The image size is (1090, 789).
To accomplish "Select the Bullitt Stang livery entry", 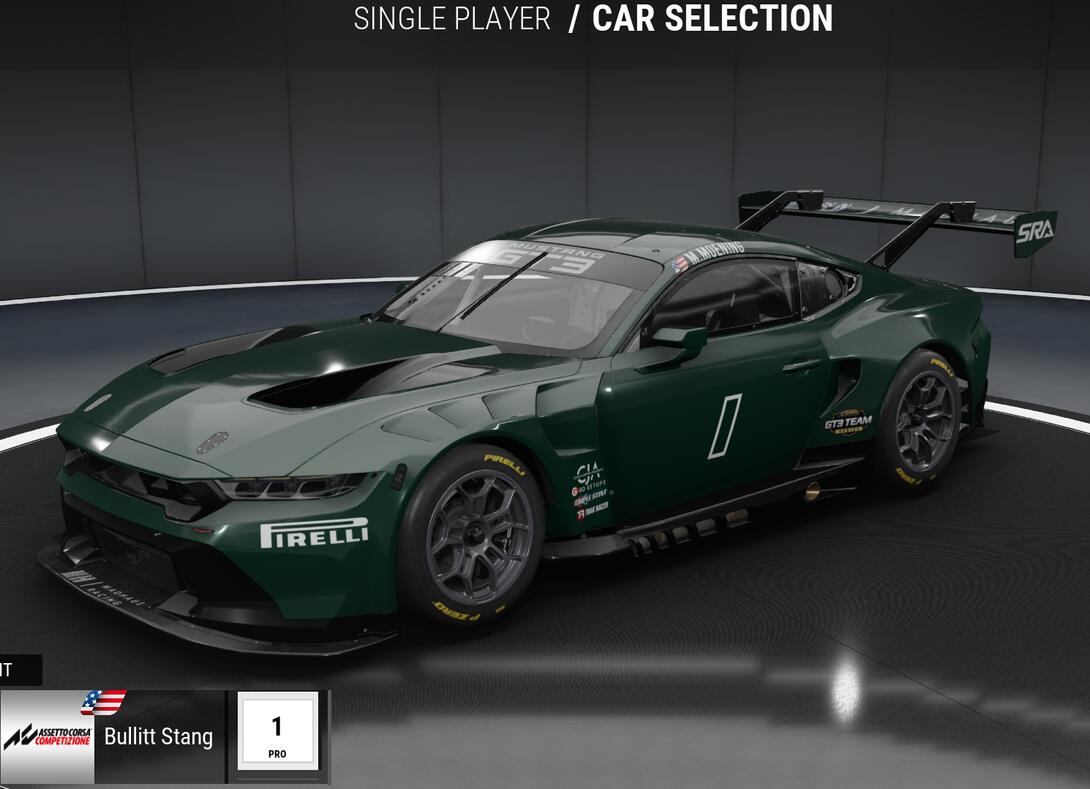I will (159, 737).
